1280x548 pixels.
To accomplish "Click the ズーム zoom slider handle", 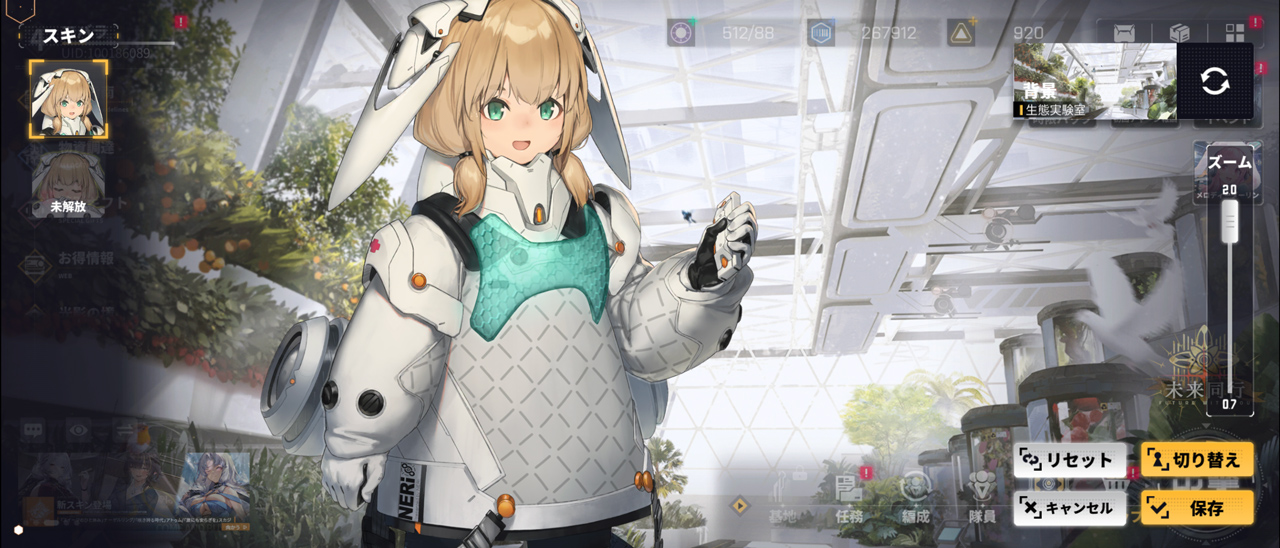I will 1229,219.
